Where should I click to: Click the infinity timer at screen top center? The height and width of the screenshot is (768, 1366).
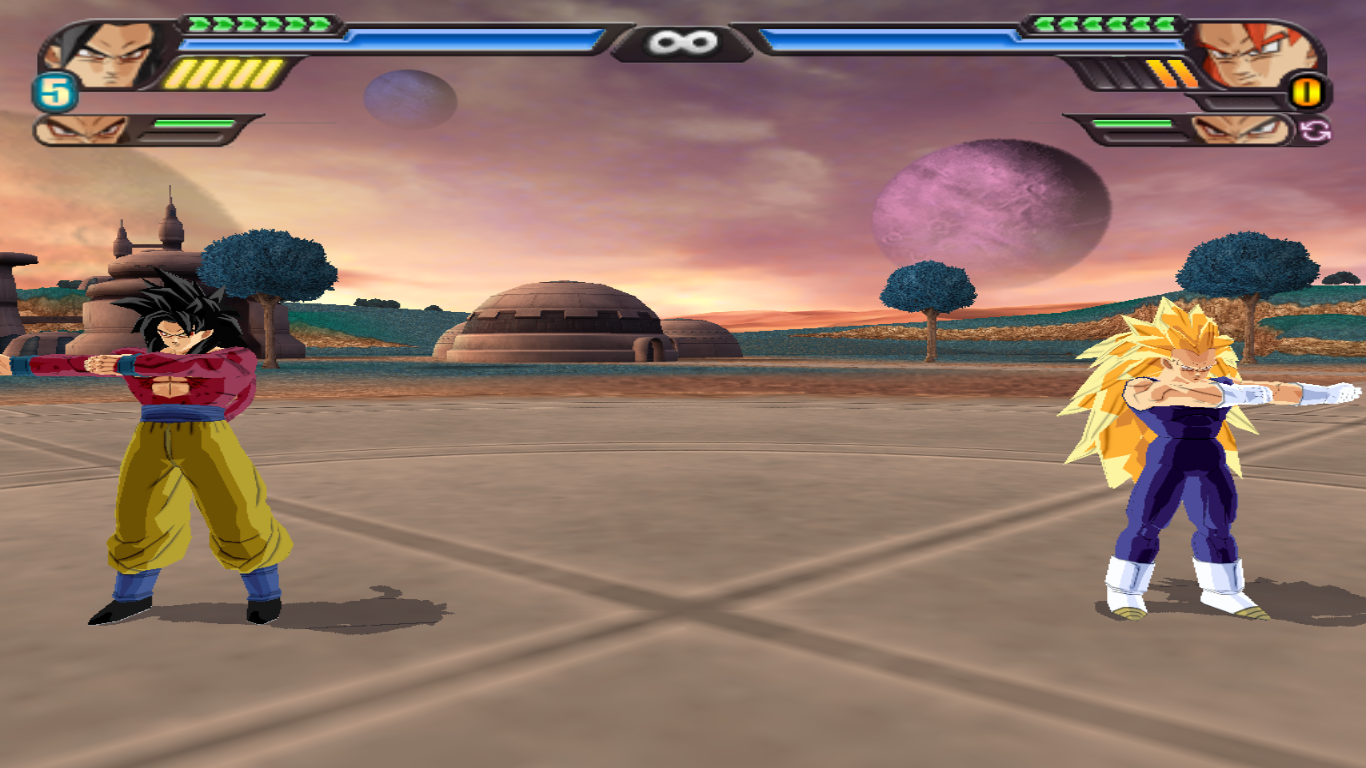pos(683,41)
